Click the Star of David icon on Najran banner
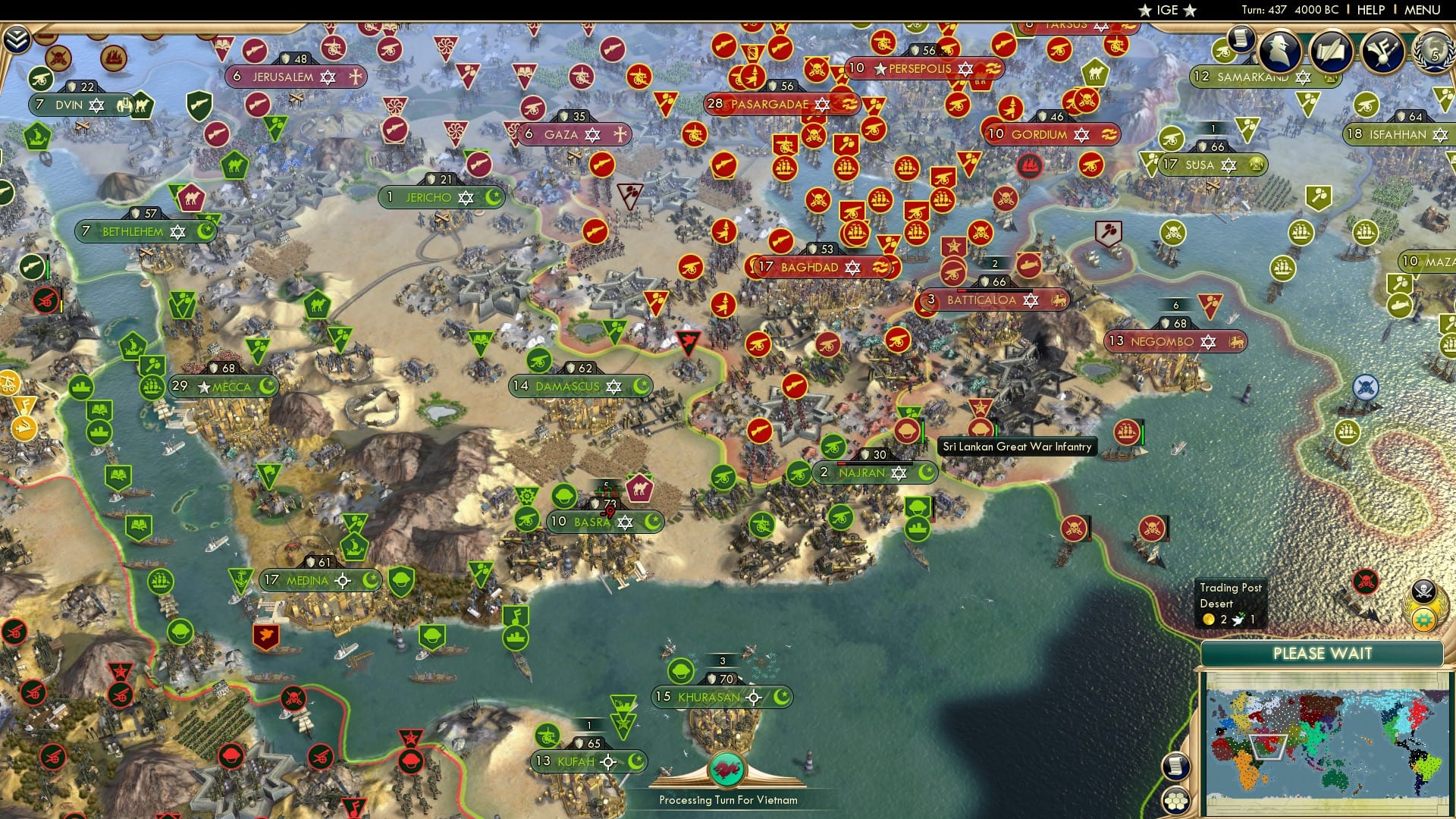Screen dimensions: 1456x819 coord(899,472)
